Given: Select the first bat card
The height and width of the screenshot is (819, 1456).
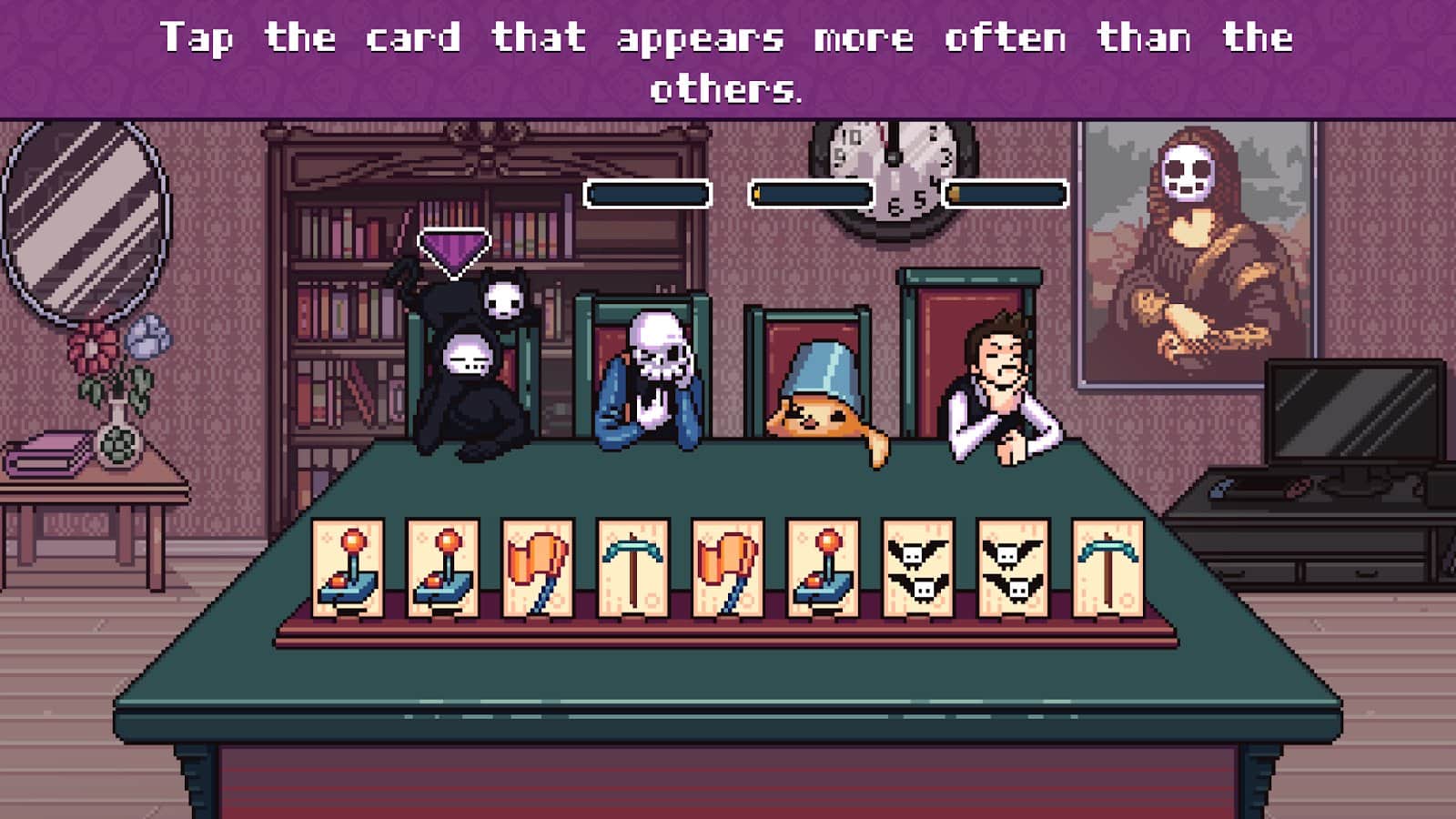Looking at the screenshot, I should pyautogui.click(x=916, y=564).
